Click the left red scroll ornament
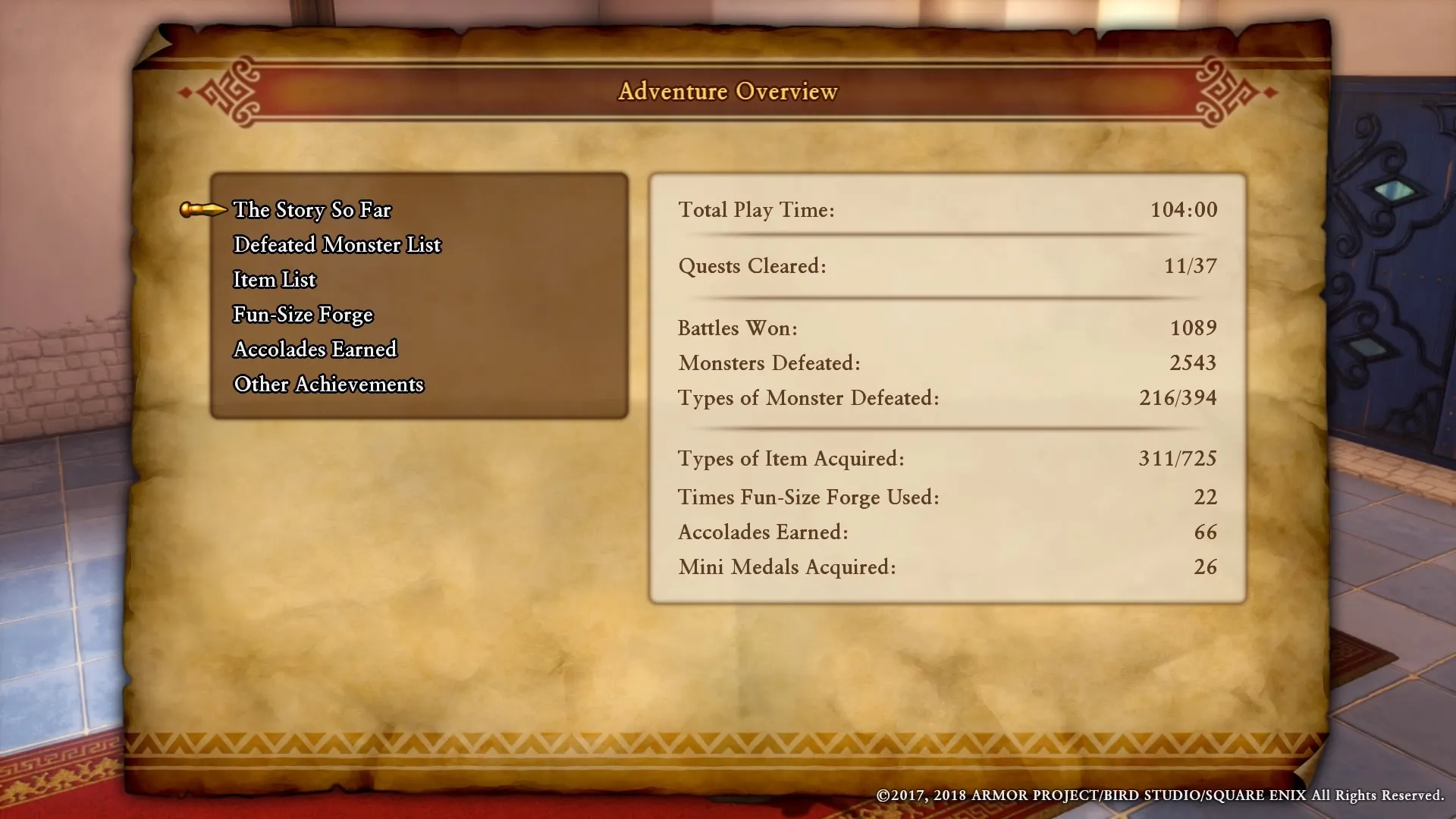 click(235, 93)
